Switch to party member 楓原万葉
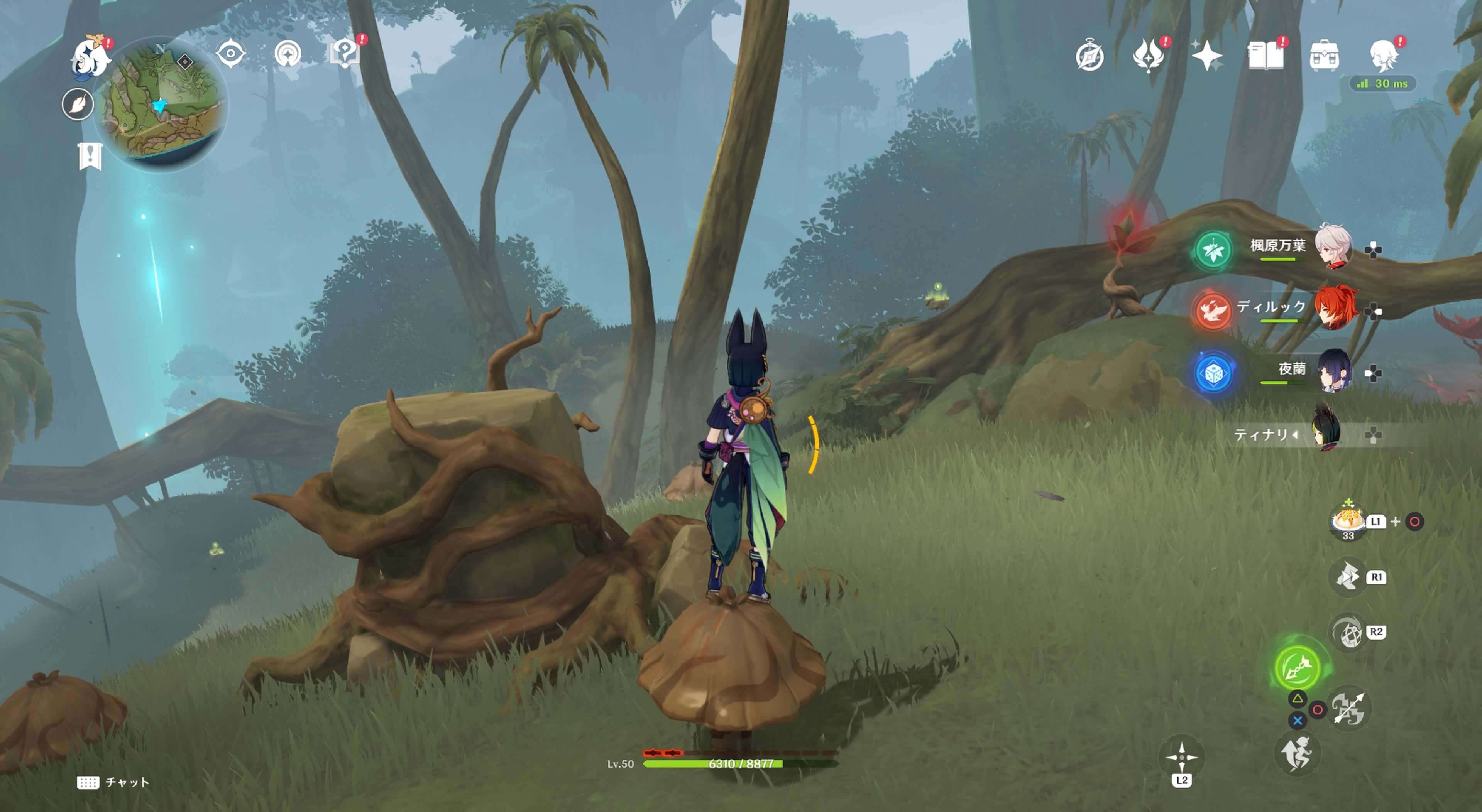Viewport: 1482px width, 812px height. [1332, 247]
